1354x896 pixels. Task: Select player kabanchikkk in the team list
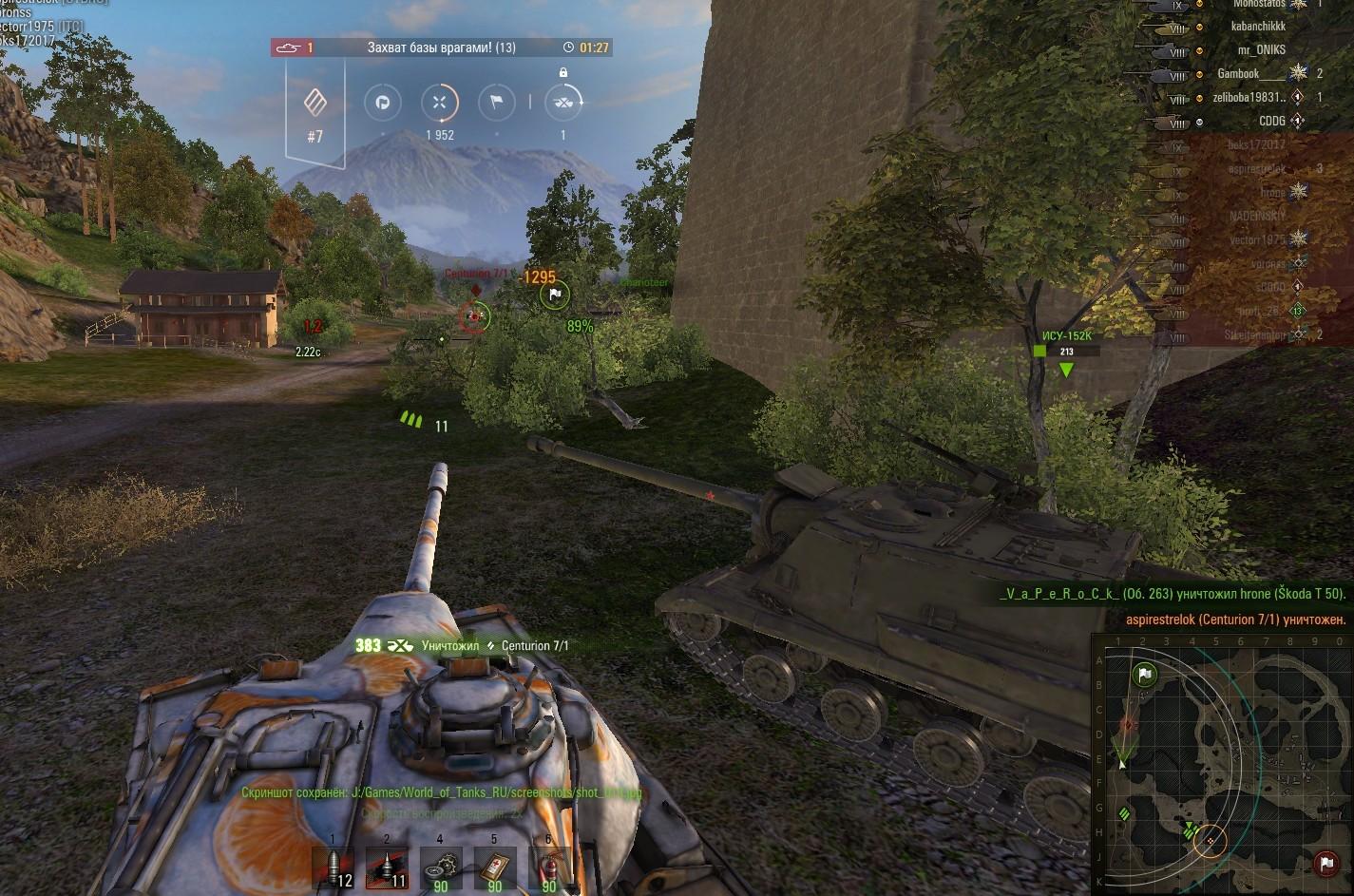(1257, 27)
